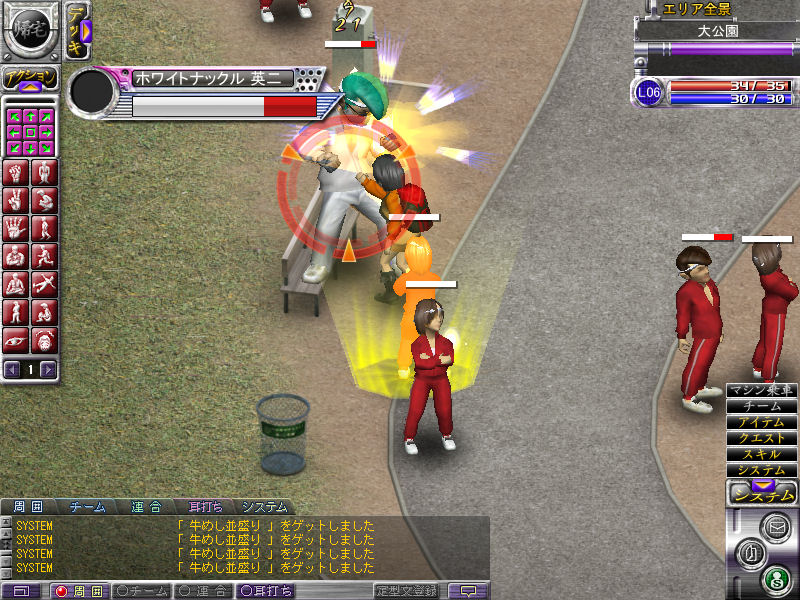Viewport: 800px width, 600px height.
Task: Show the システム chat log tab
Action: [x=265, y=507]
